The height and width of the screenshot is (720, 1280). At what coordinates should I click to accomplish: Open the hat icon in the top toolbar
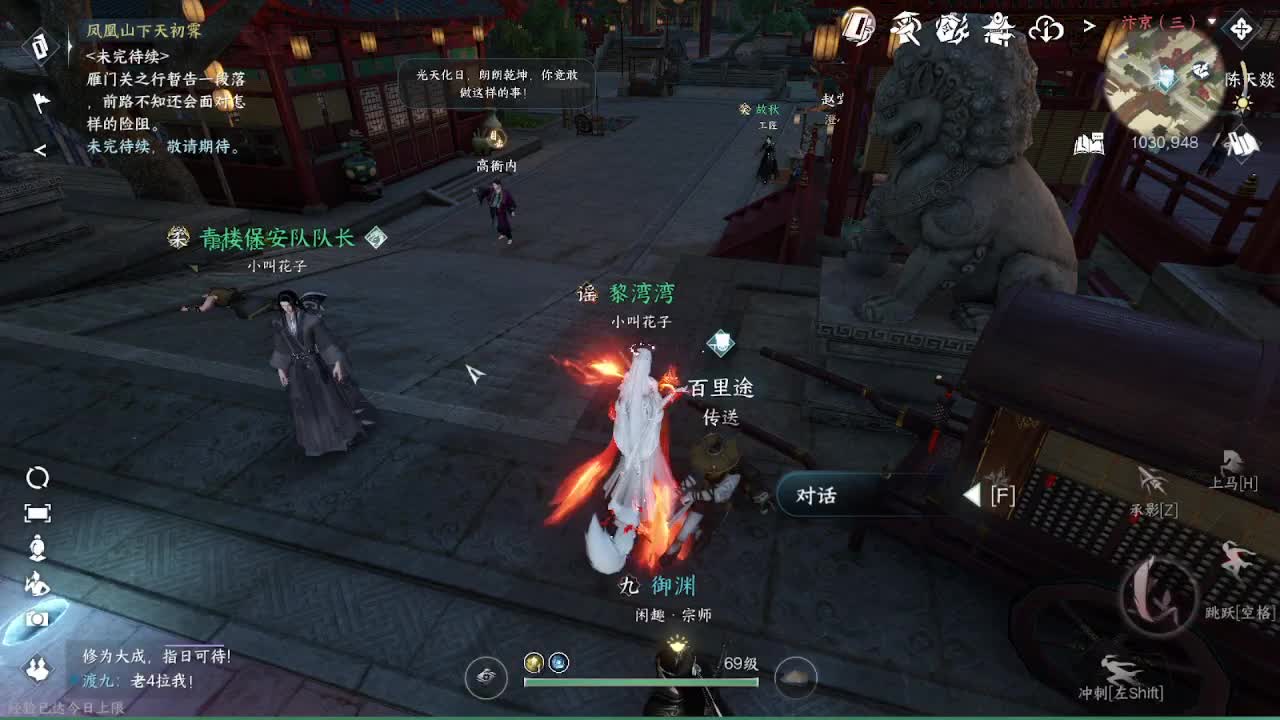(905, 28)
